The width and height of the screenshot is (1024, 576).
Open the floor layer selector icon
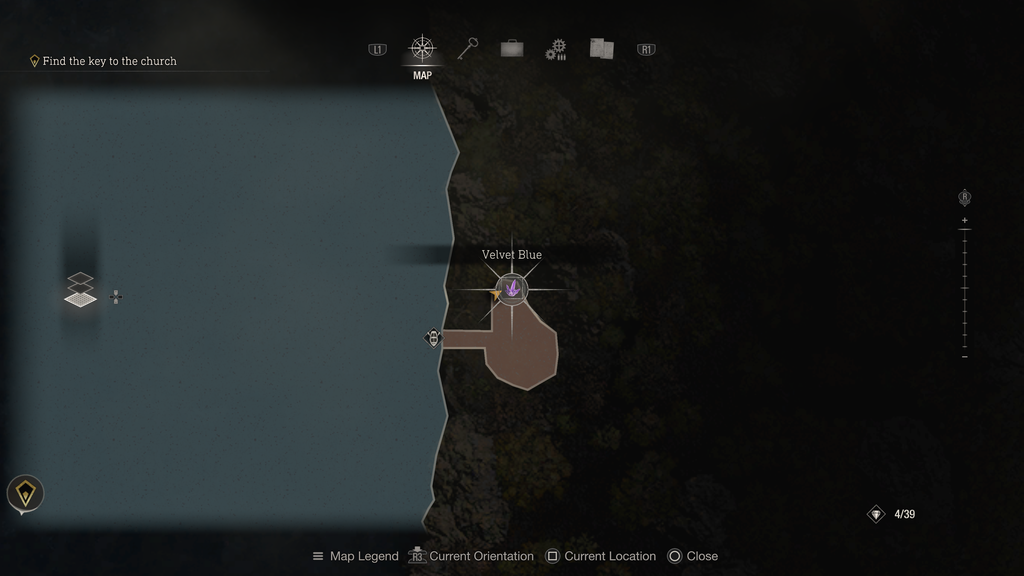(x=81, y=290)
